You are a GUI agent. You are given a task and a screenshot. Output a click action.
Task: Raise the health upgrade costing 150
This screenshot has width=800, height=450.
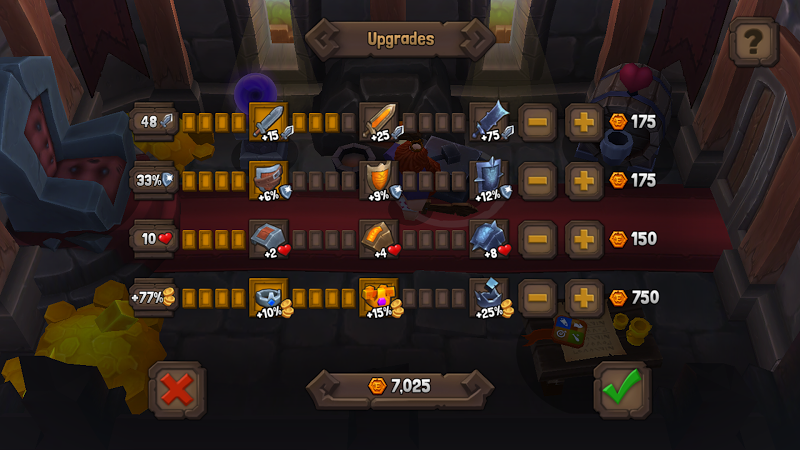583,239
